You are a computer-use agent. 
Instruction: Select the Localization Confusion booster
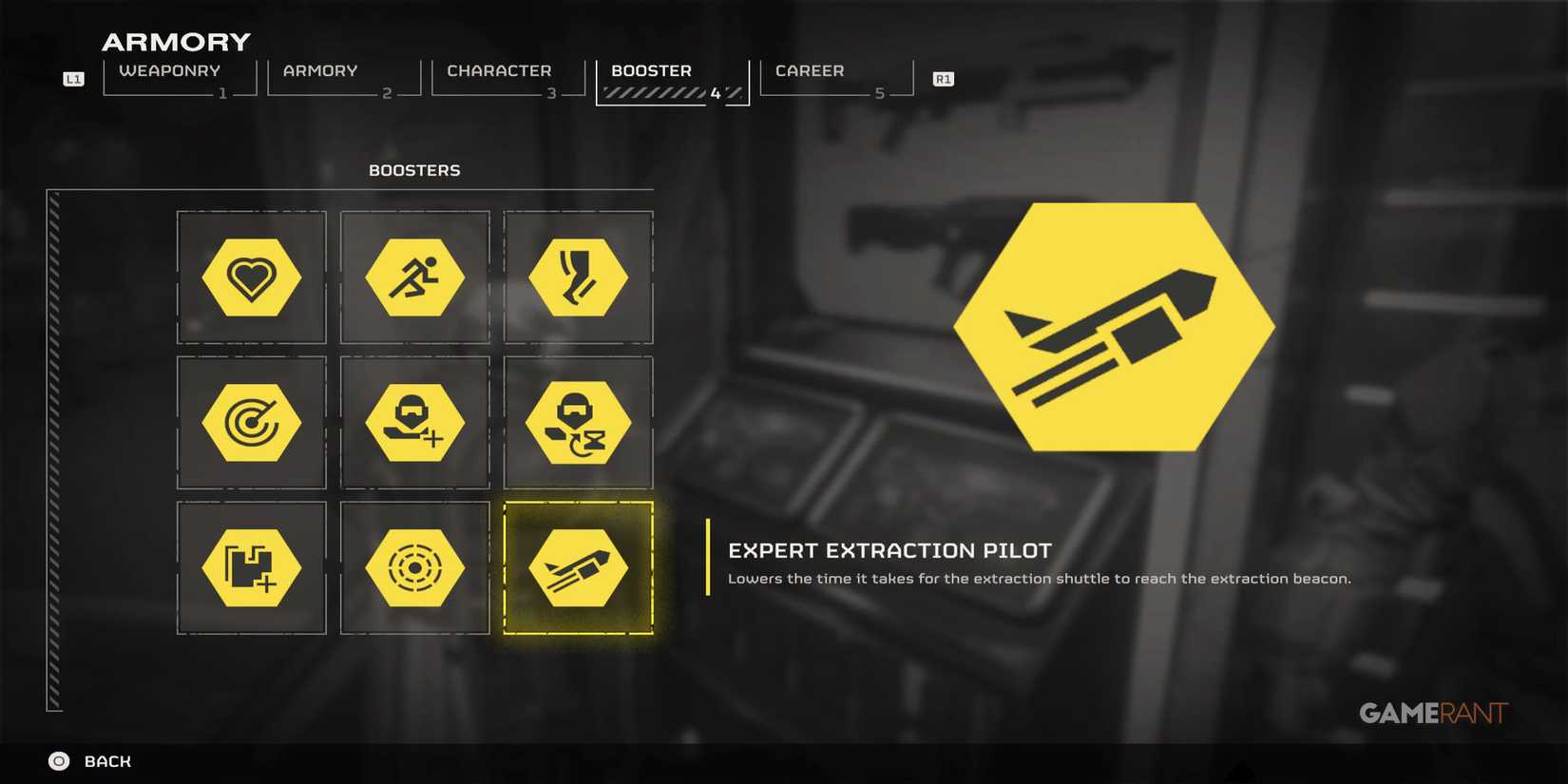pyautogui.click(x=414, y=567)
